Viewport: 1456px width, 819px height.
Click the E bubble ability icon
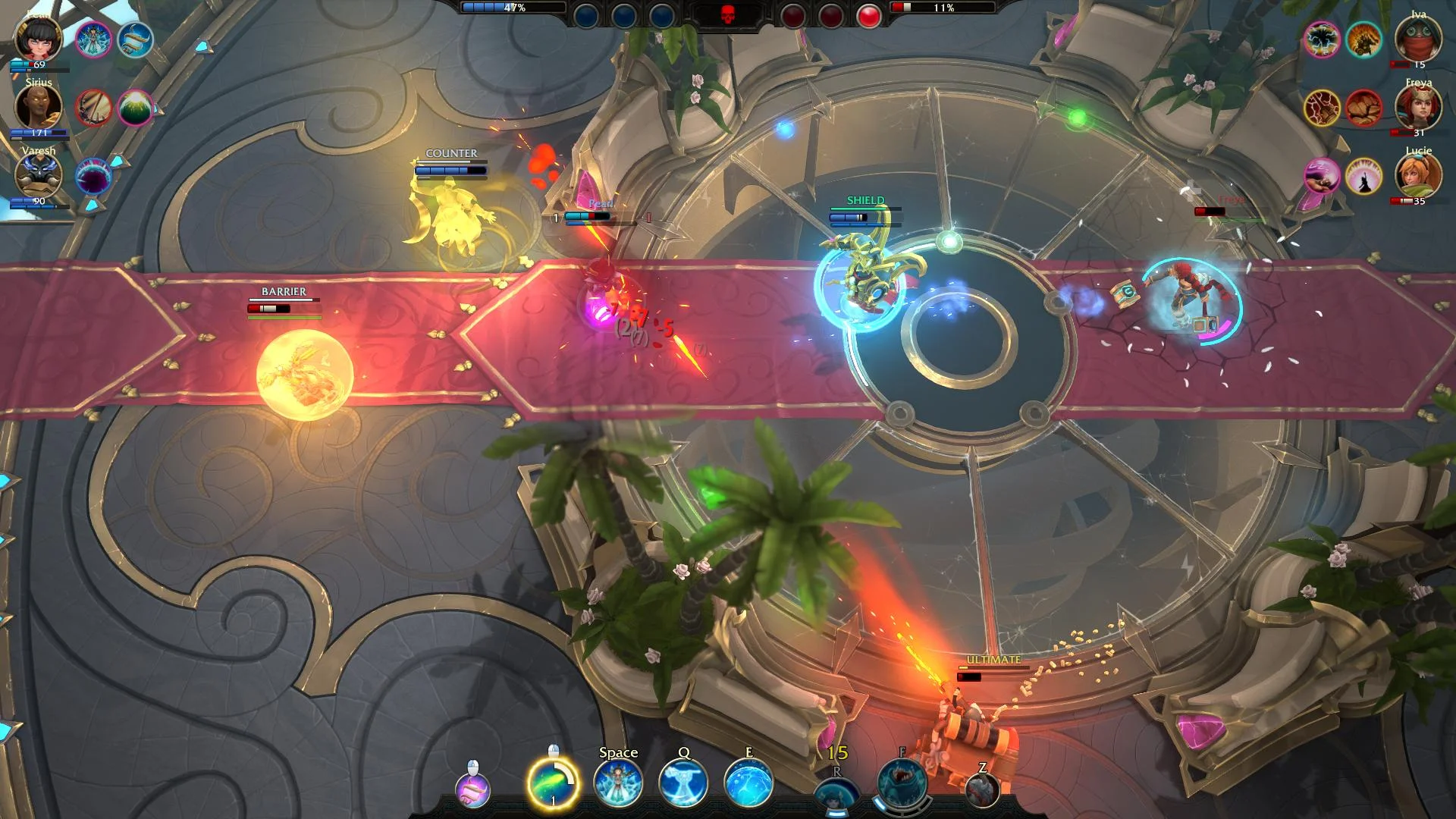(x=749, y=785)
